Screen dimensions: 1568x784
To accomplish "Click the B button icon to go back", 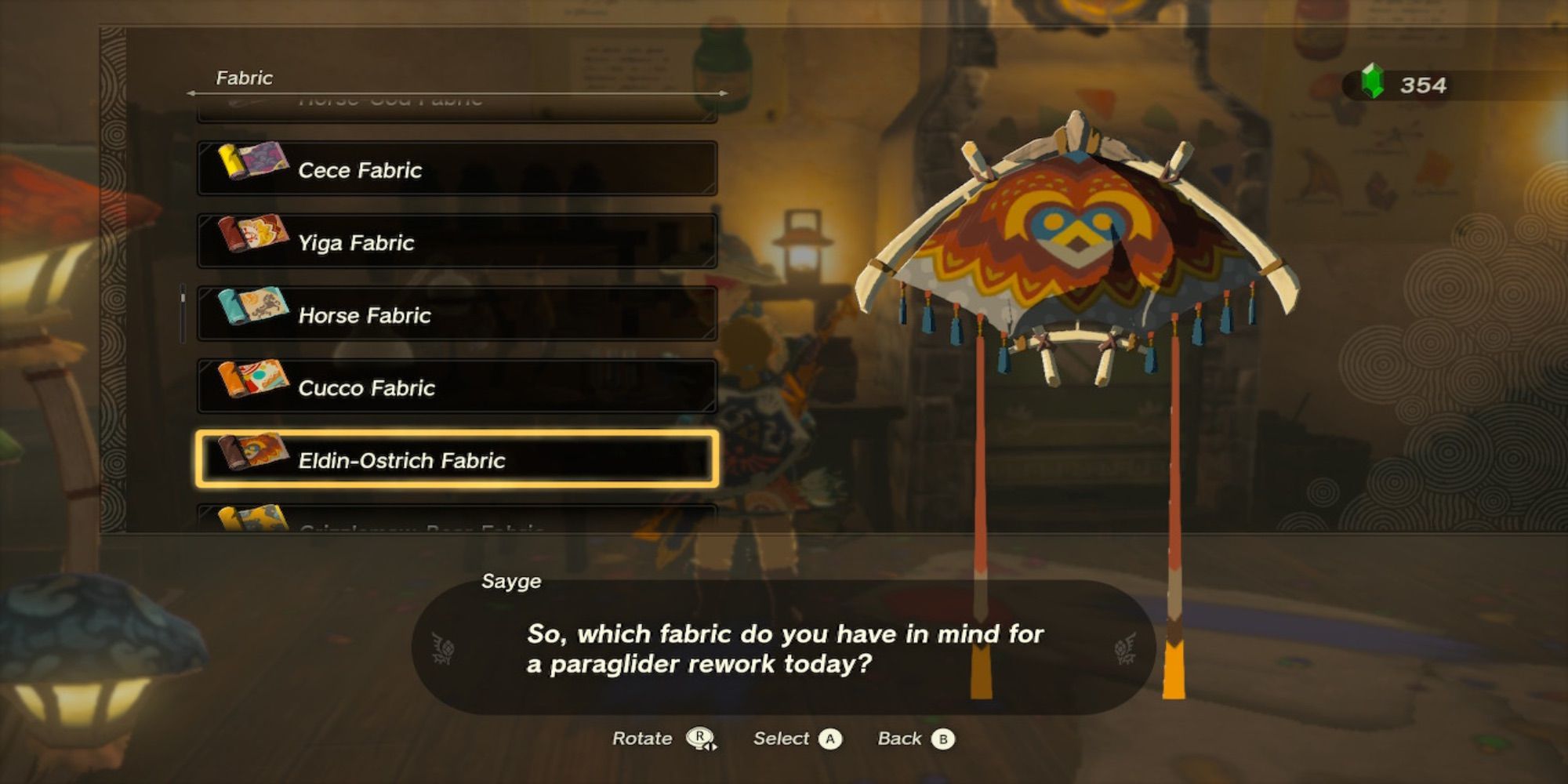I will pyautogui.click(x=942, y=738).
